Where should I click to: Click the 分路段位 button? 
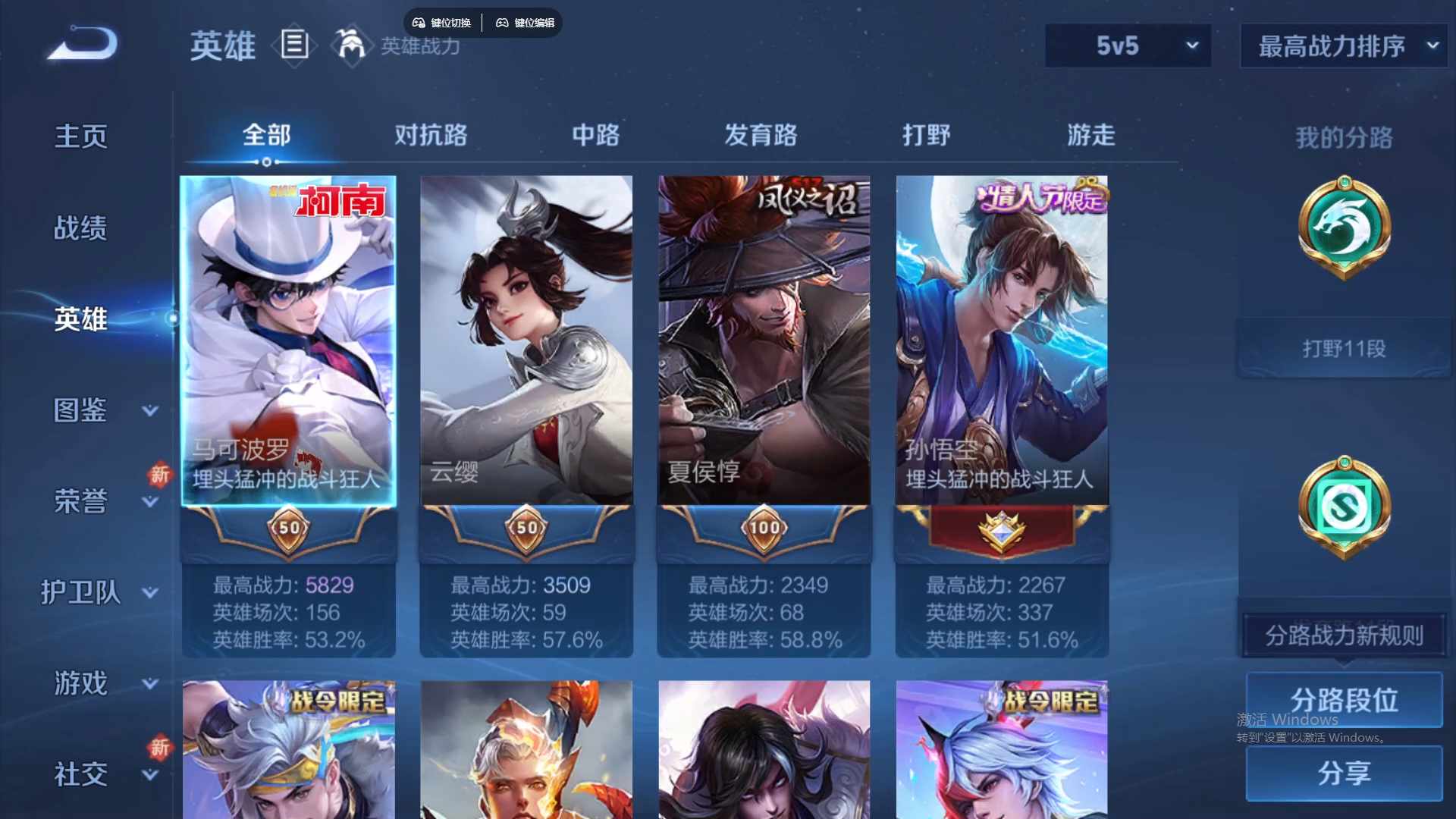[1342, 700]
